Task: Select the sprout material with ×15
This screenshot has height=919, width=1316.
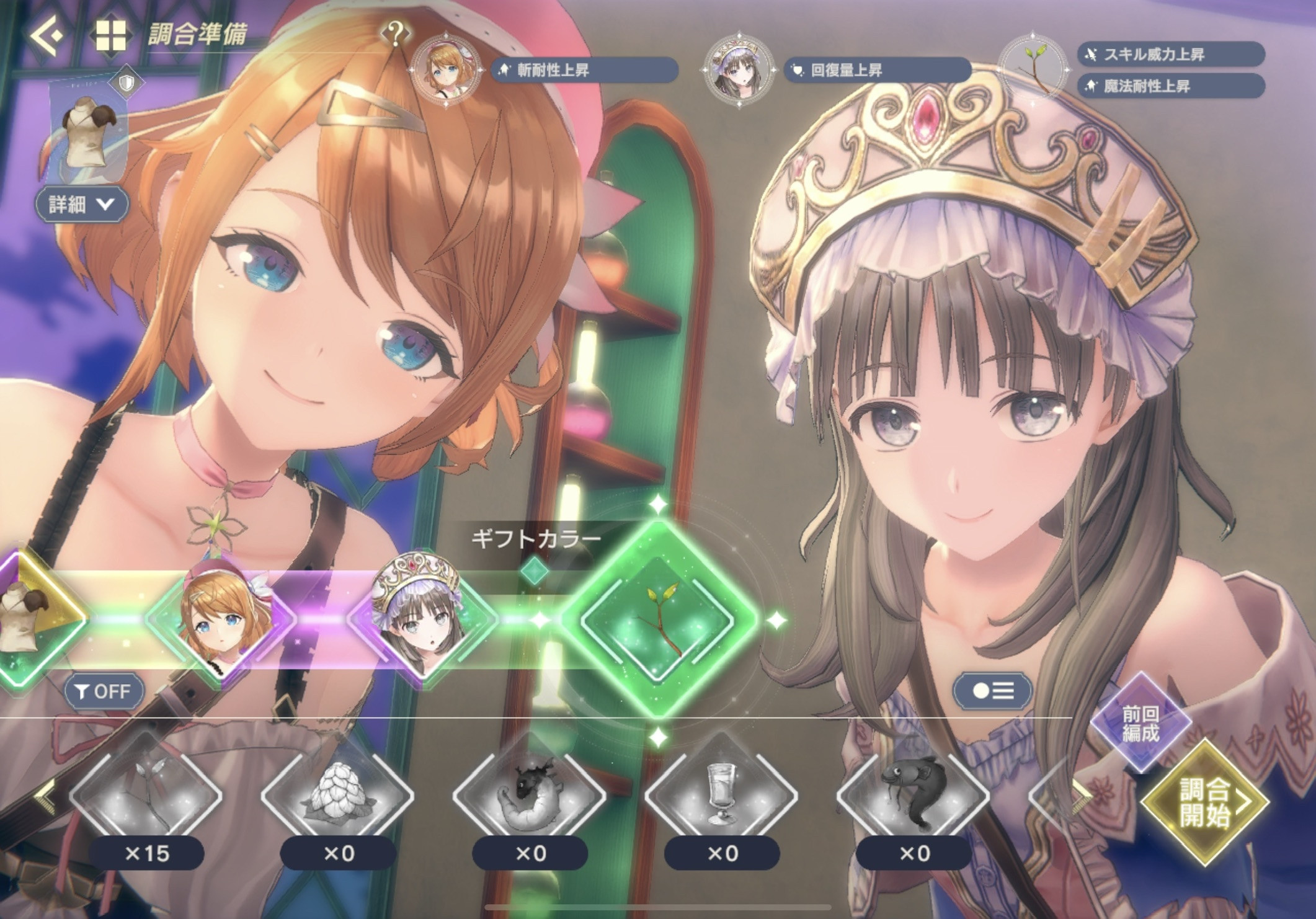Action: coord(146,795)
